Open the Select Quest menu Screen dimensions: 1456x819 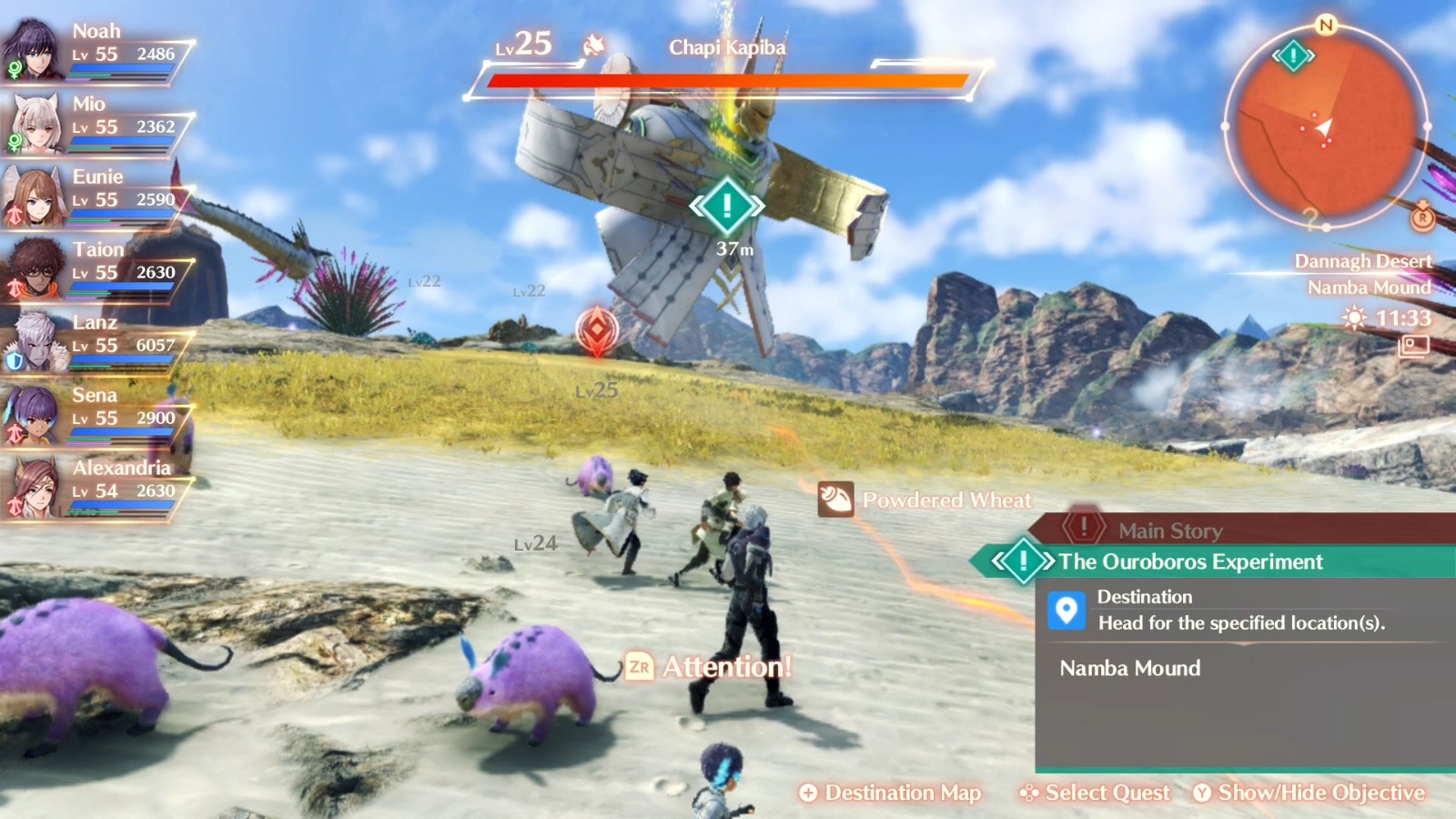[x=1096, y=793]
